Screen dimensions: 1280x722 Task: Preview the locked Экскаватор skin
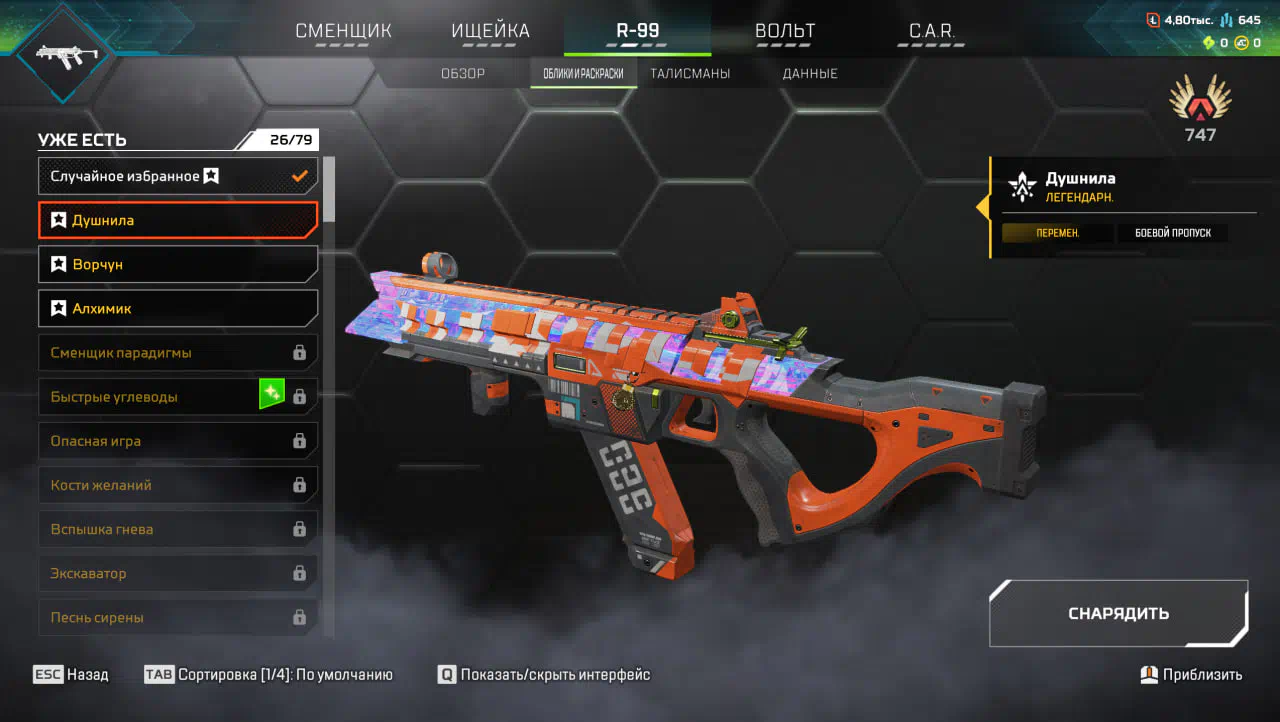point(178,573)
